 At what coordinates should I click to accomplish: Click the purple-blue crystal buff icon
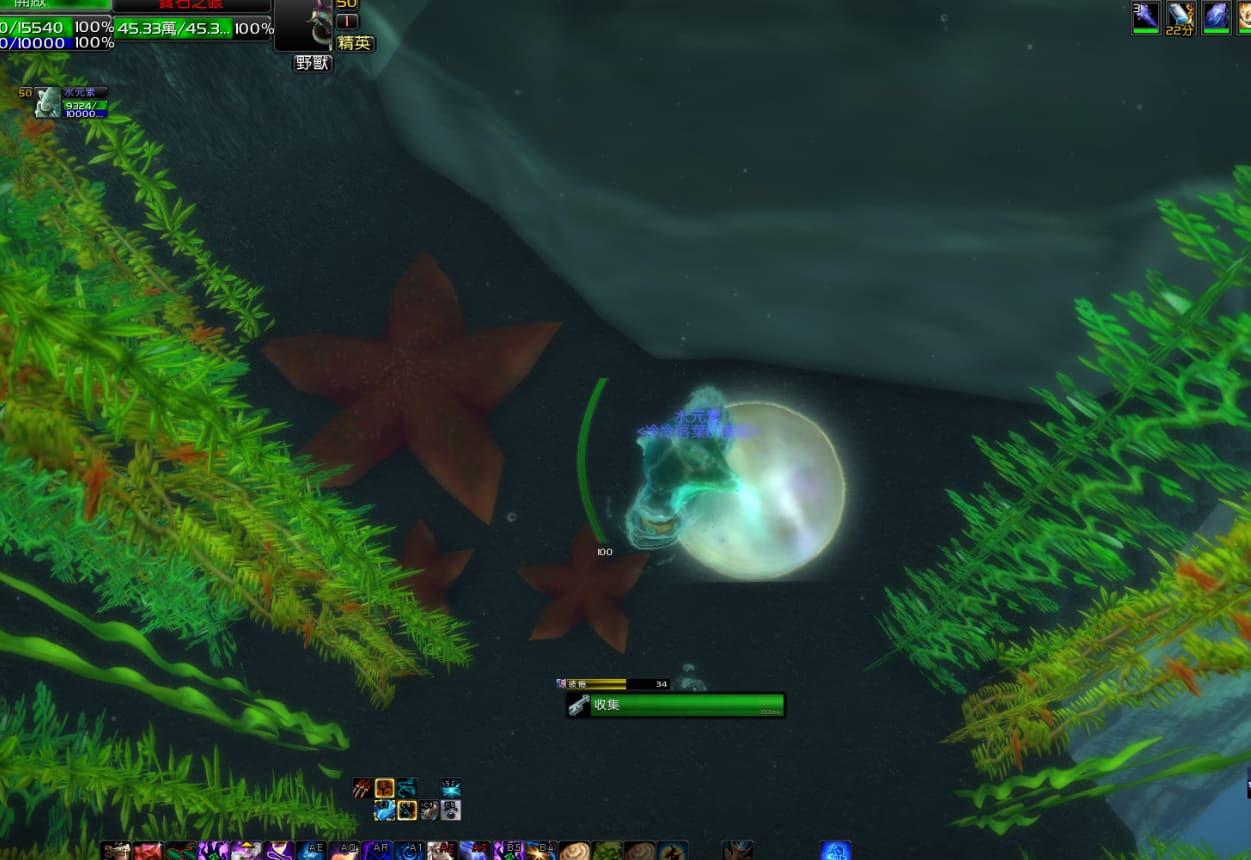click(1216, 17)
